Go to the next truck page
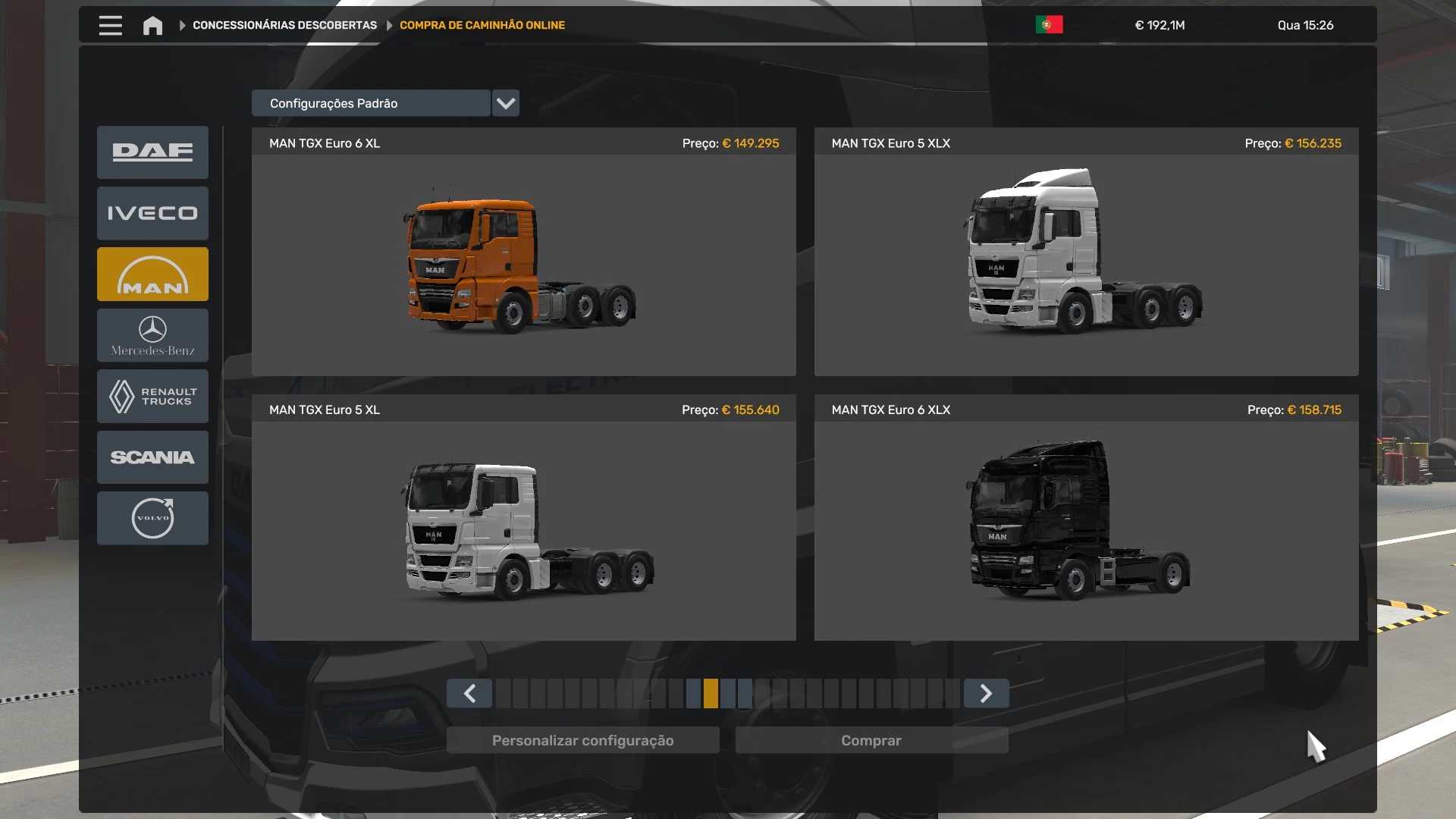Screen dimensions: 1456x819 point(986,693)
